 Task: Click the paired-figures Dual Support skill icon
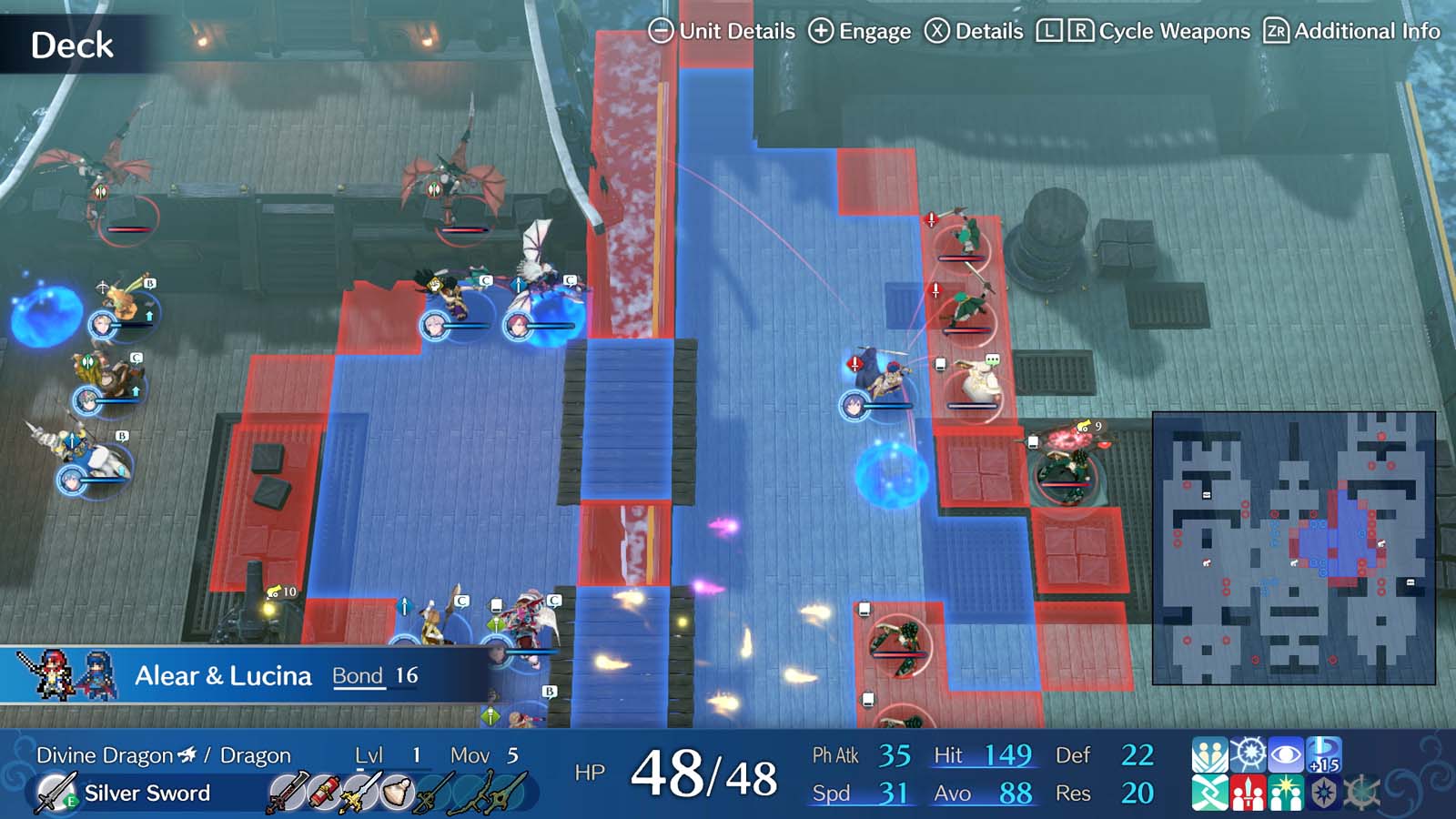coord(1210,755)
